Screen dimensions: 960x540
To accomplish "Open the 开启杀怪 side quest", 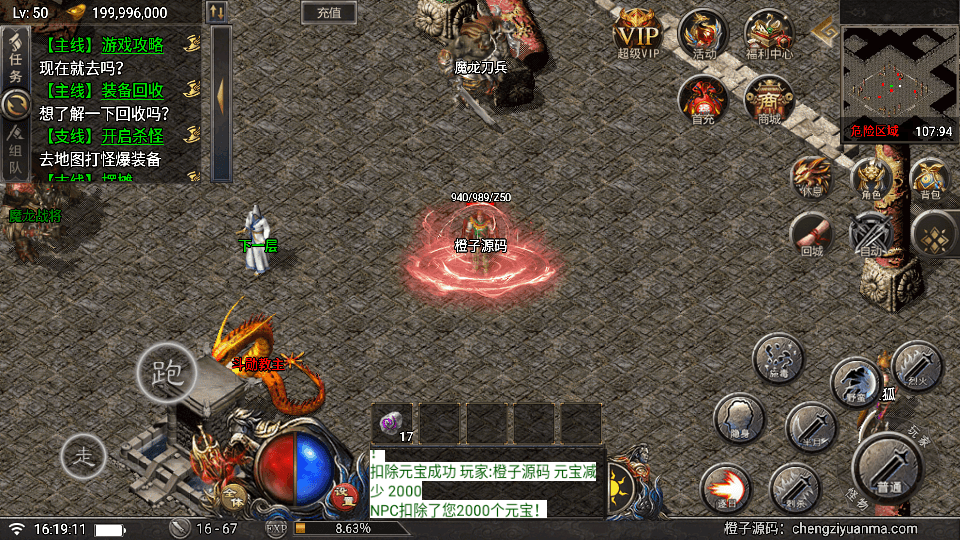I will pos(132,136).
